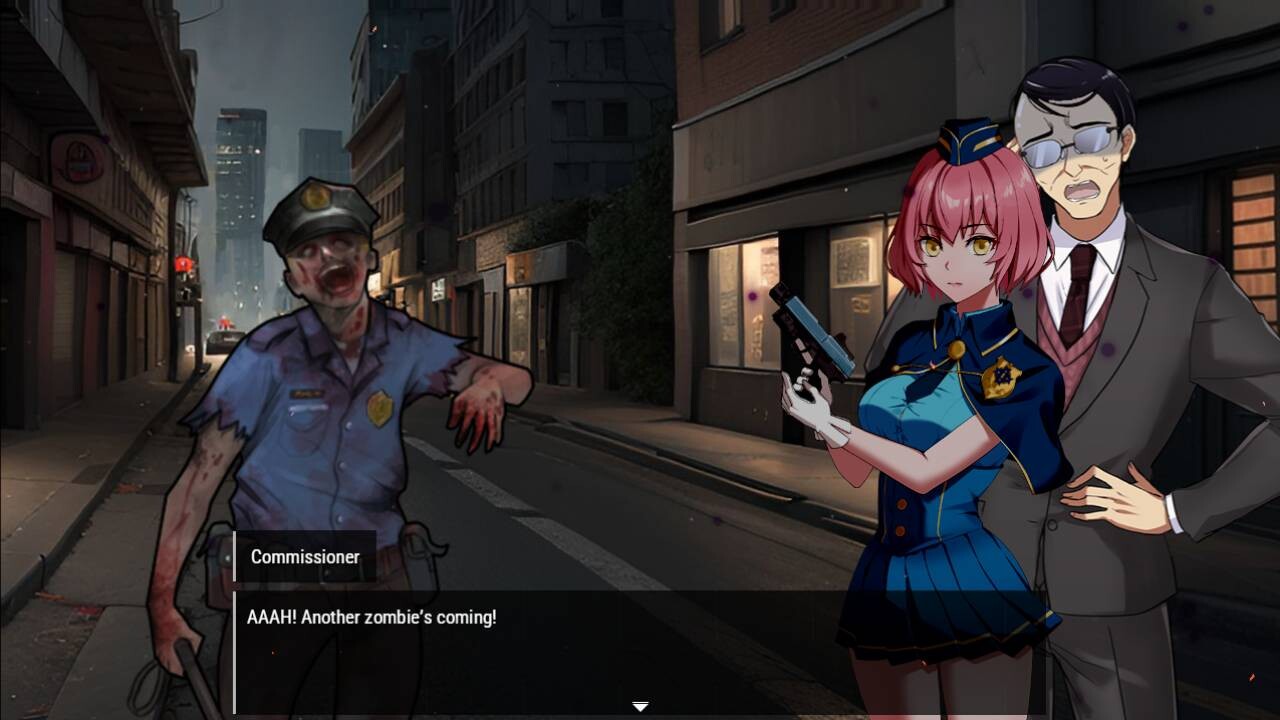Click the Commissioner name plate
1280x720 pixels.
[x=305, y=557]
